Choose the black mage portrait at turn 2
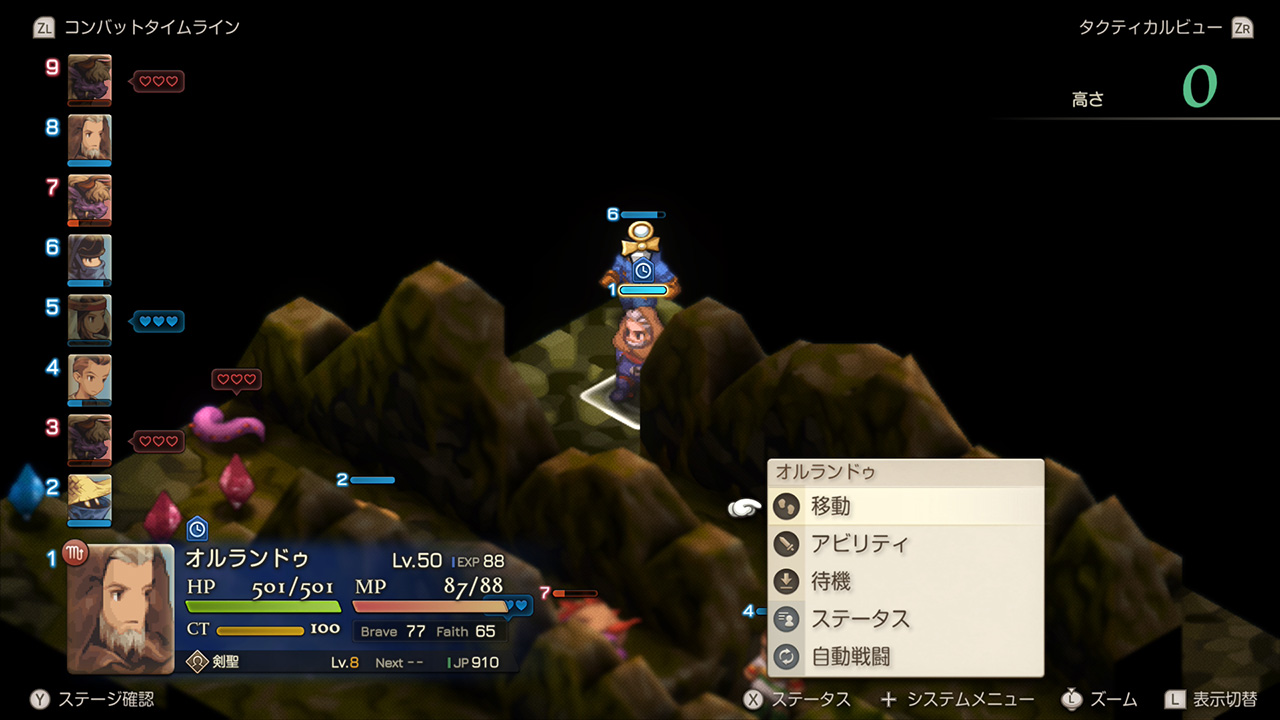The width and height of the screenshot is (1280, 720). tap(89, 497)
